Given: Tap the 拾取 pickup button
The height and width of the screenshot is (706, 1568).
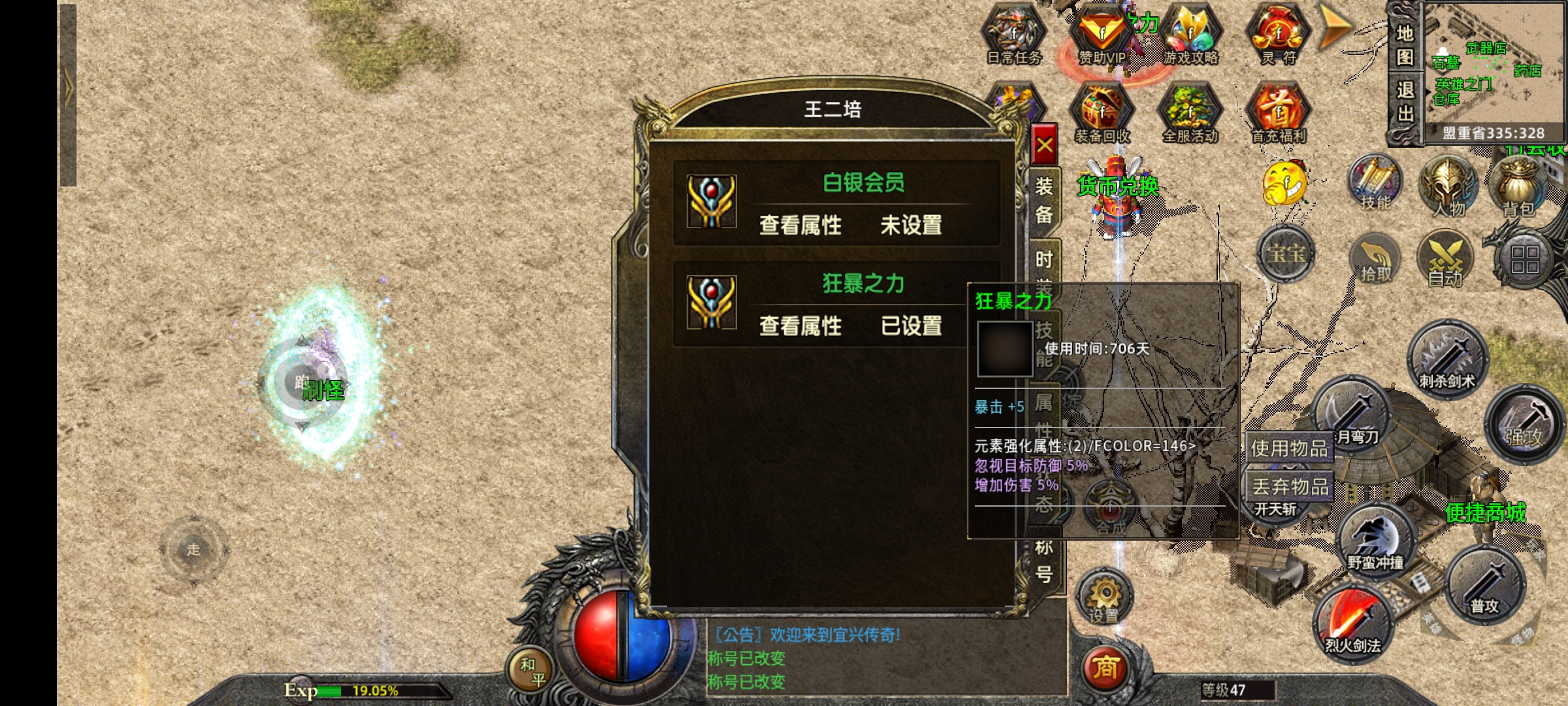Looking at the screenshot, I should 1375,260.
